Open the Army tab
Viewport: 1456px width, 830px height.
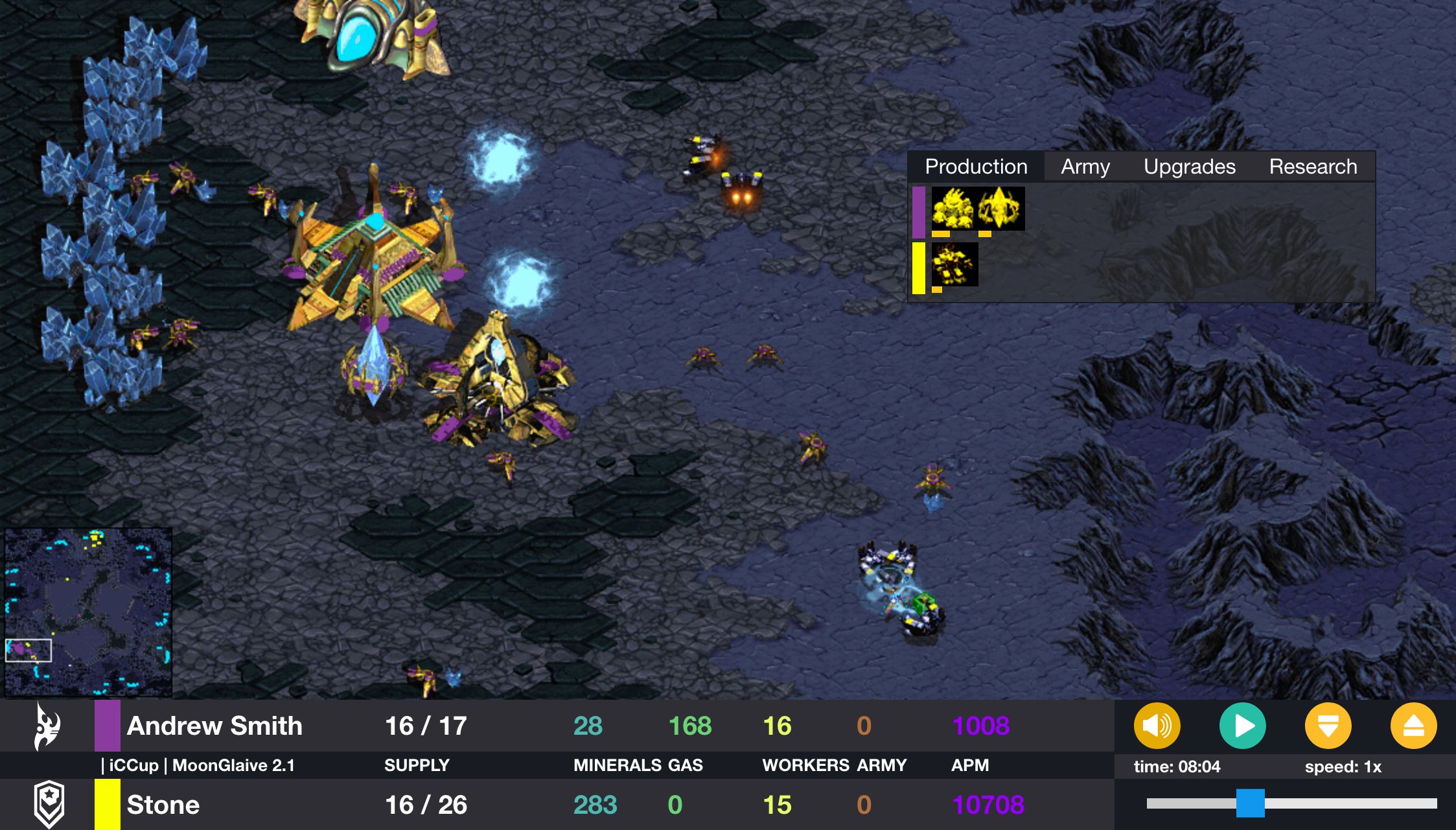[x=1085, y=167]
